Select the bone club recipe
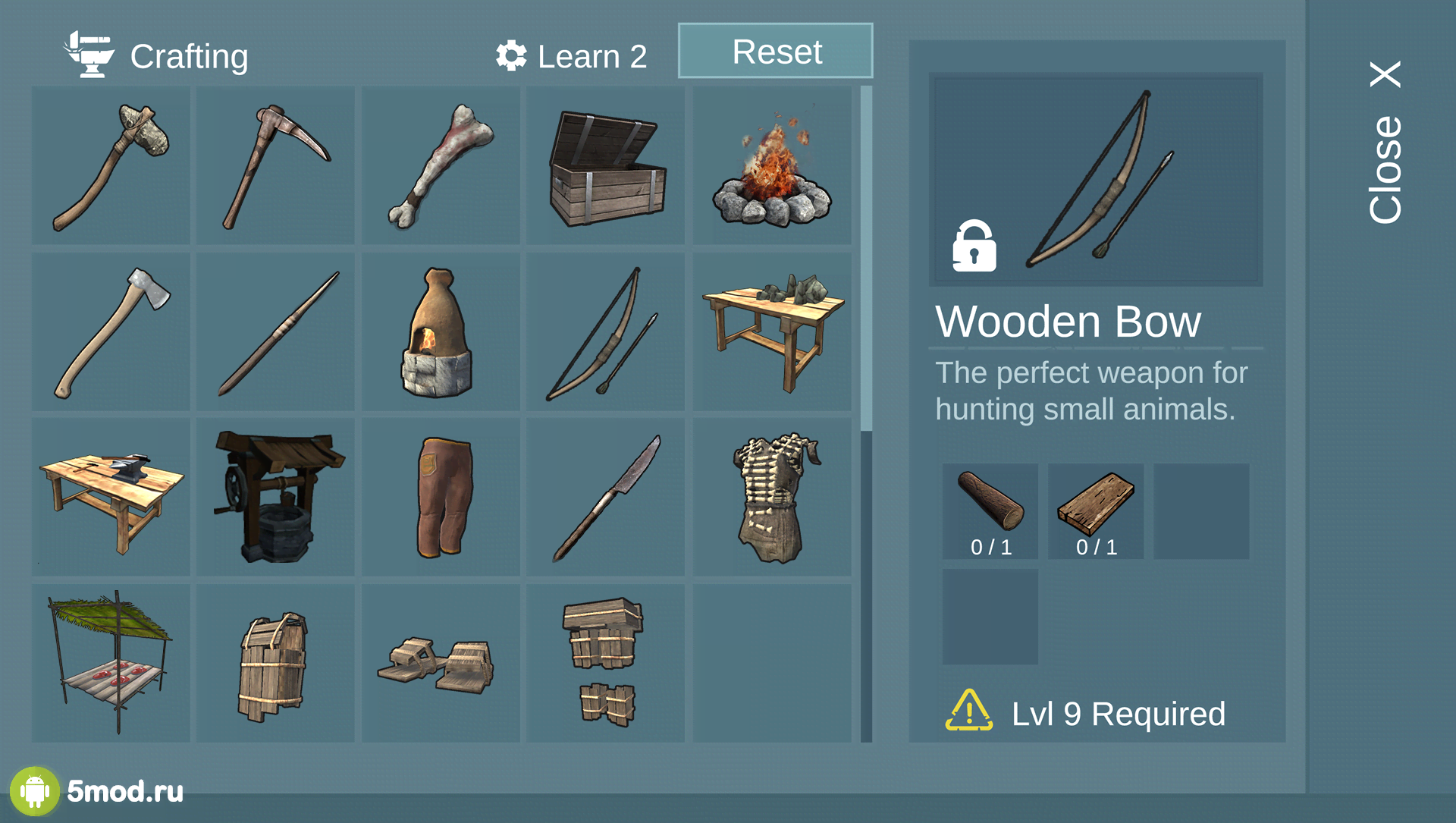 click(x=441, y=165)
